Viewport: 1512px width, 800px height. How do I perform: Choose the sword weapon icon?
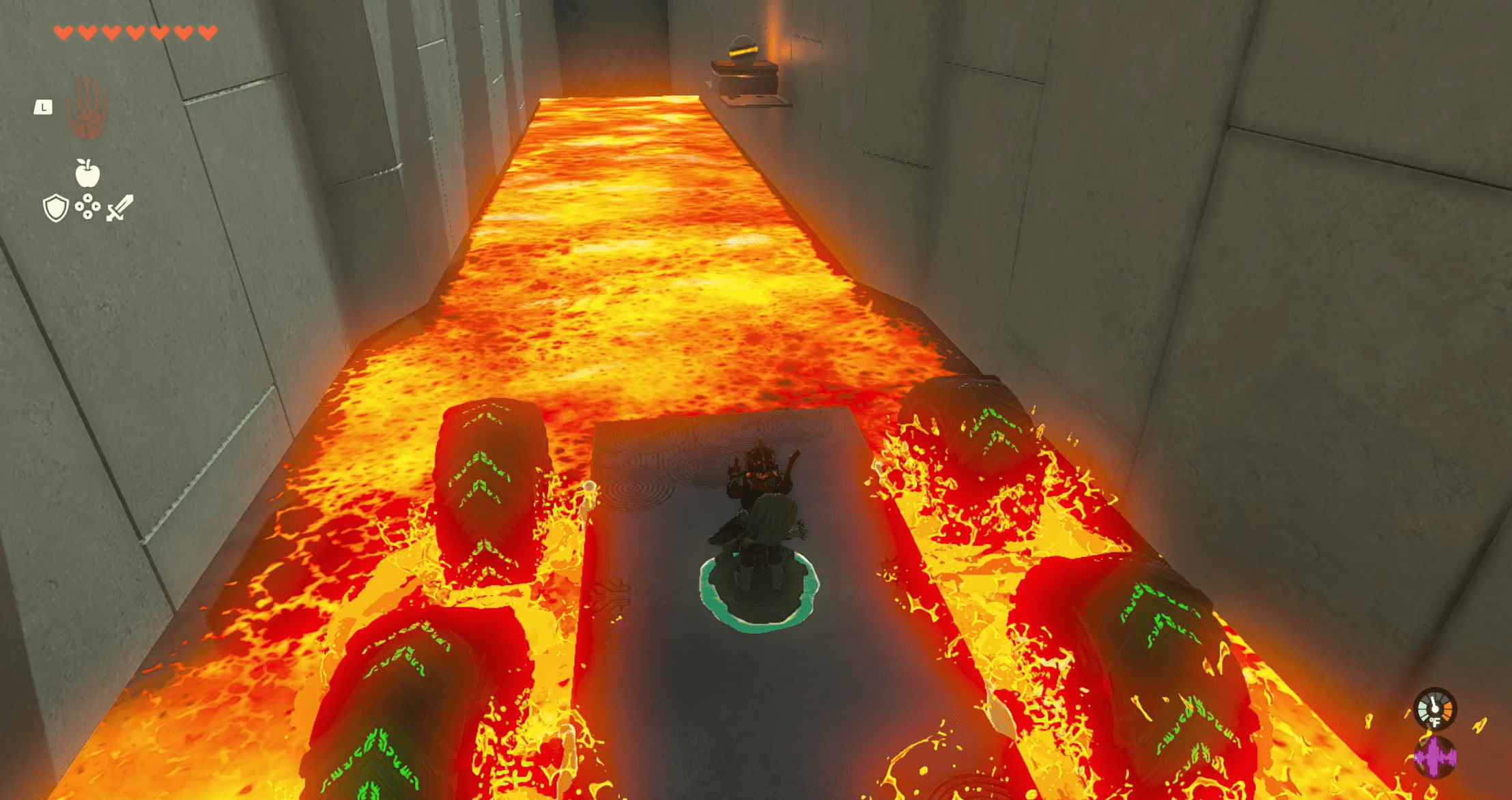coord(119,208)
